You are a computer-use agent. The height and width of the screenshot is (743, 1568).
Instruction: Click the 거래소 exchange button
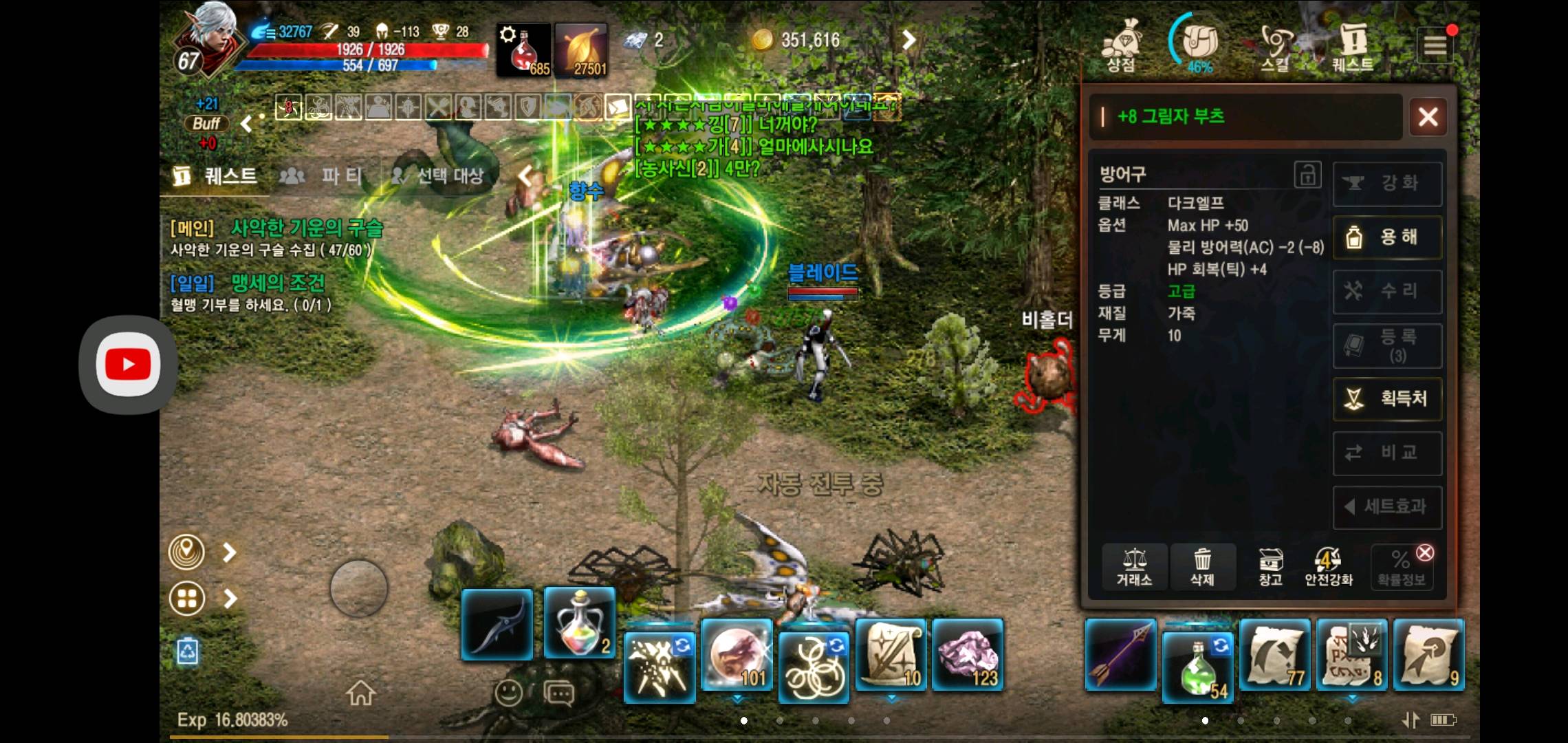point(1134,567)
